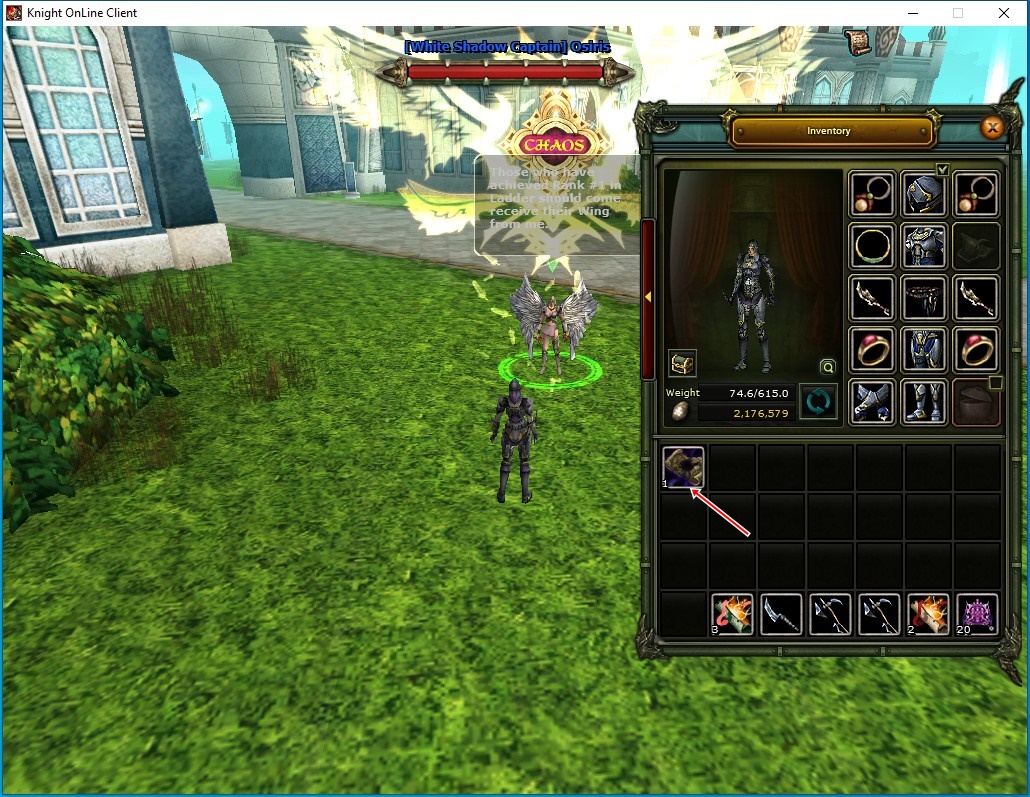Select the green flaming scroll stack of 3

(732, 614)
